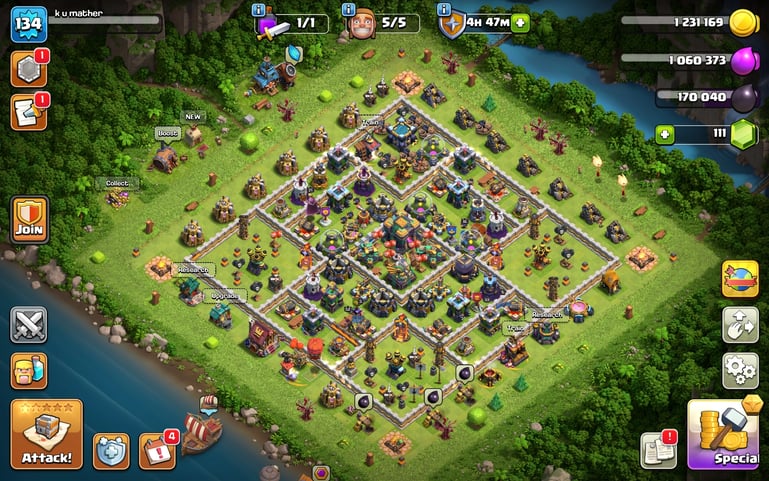Open the hand with arrows layout editor
This screenshot has width=769, height=481.
(x=740, y=325)
